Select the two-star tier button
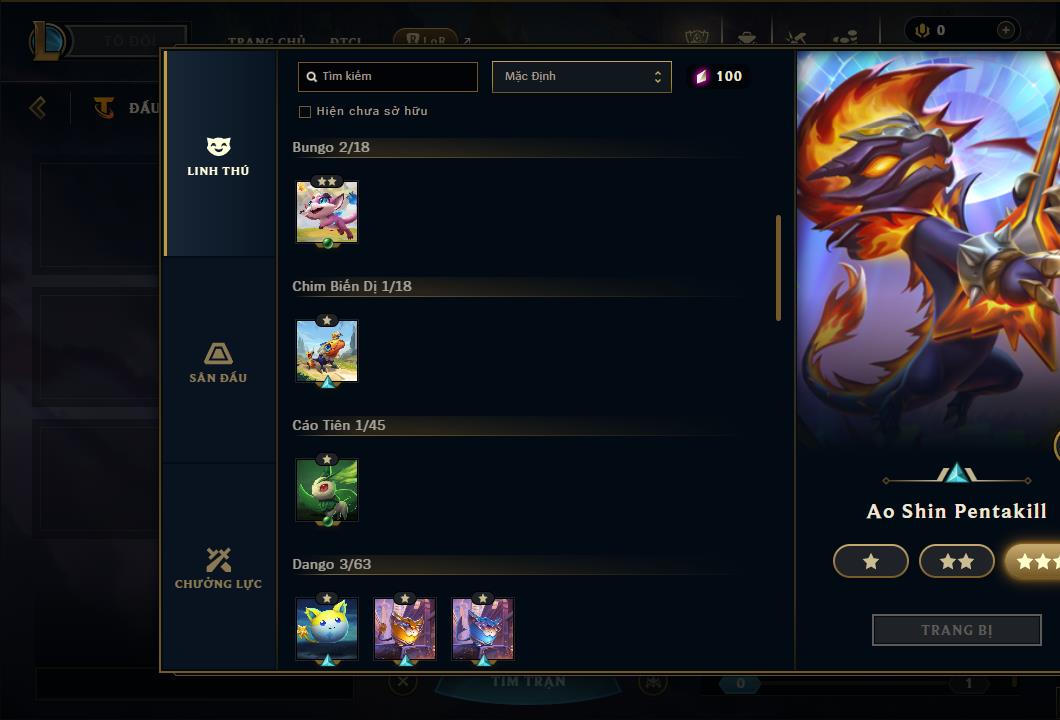The image size is (1060, 720). point(956,562)
